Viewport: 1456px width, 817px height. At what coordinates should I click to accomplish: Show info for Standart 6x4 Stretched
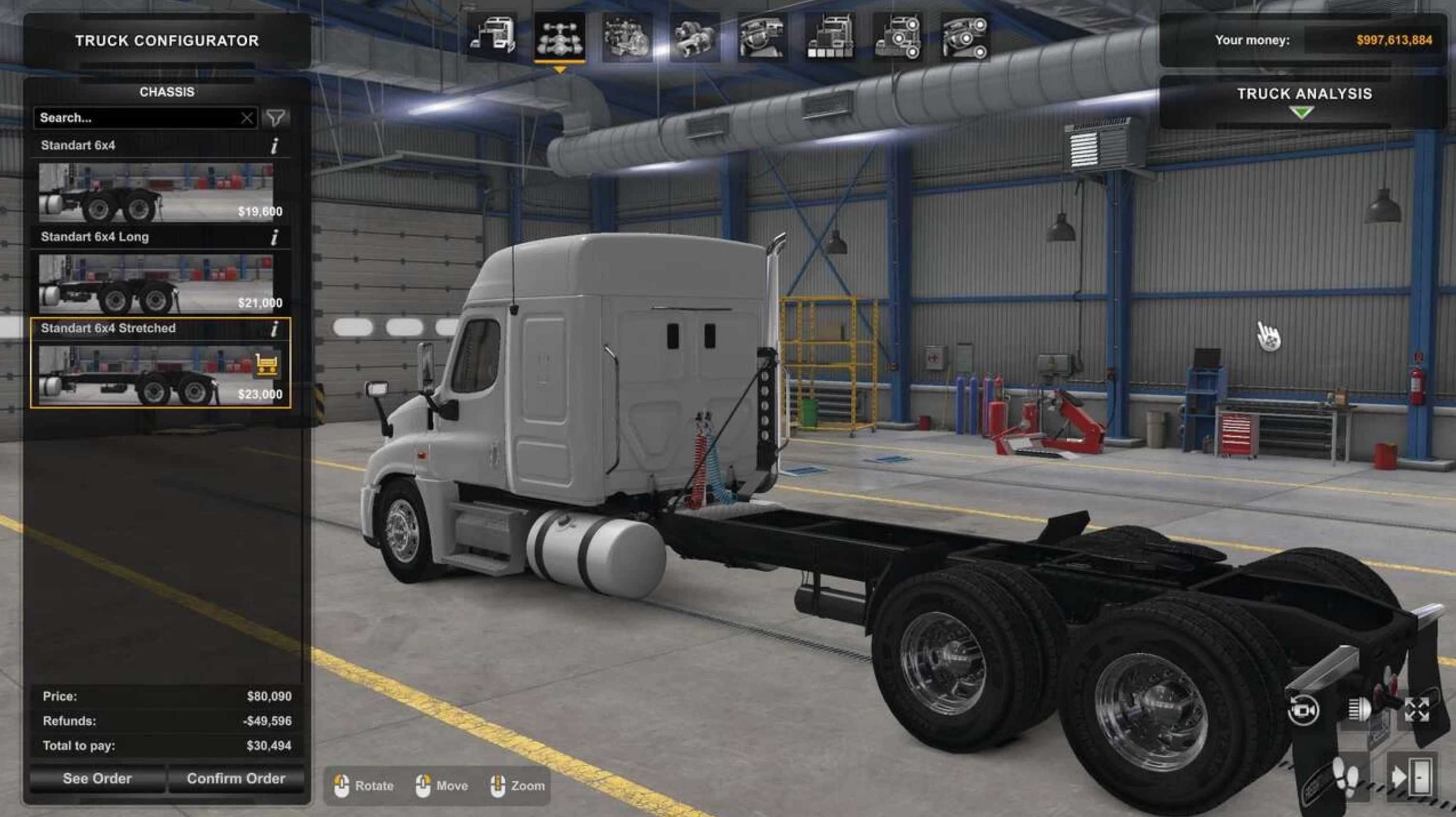point(275,329)
